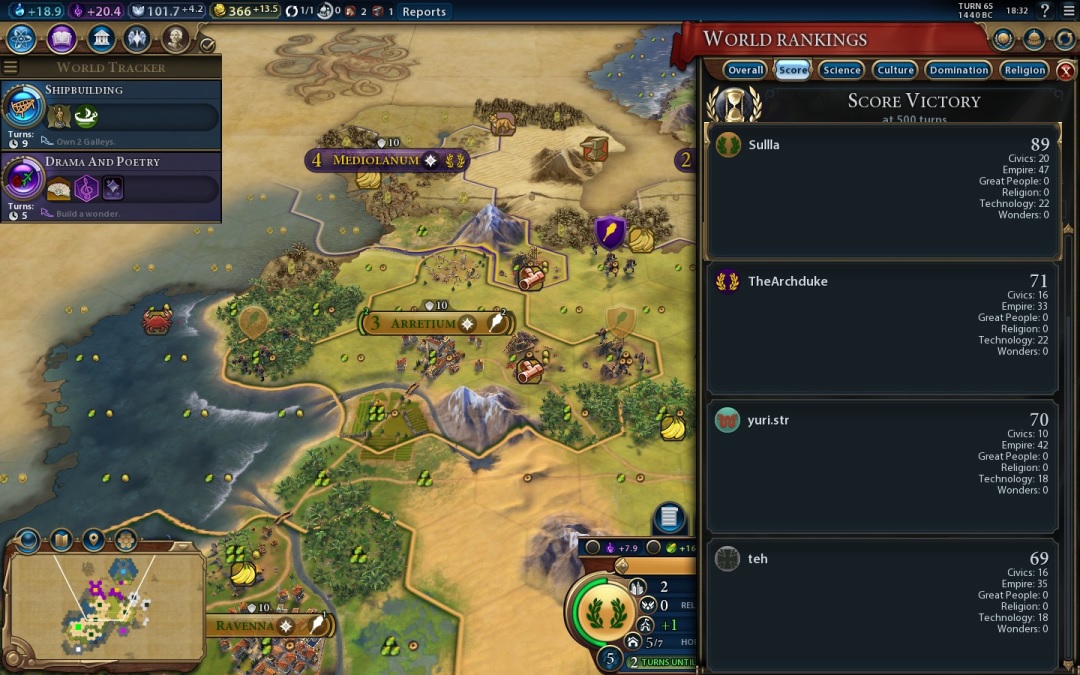This screenshot has height=675, width=1080.
Task: Open the civics tree book button
Action: click(x=61, y=39)
